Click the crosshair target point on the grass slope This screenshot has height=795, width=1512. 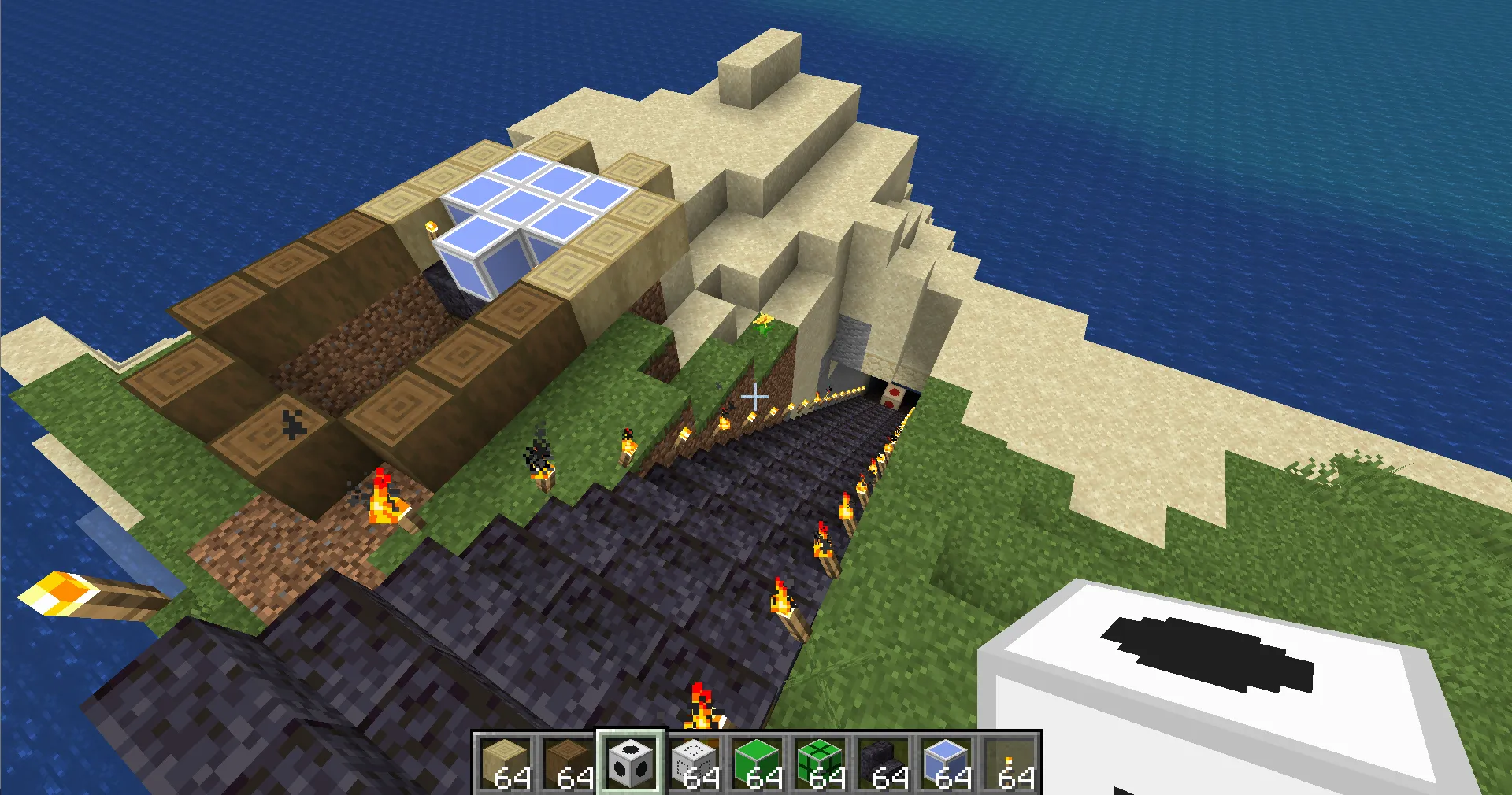(x=754, y=397)
